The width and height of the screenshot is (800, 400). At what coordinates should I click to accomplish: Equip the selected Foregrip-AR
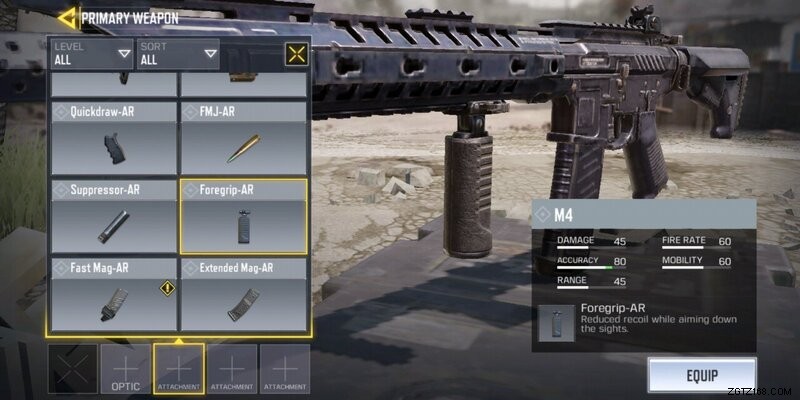702,376
